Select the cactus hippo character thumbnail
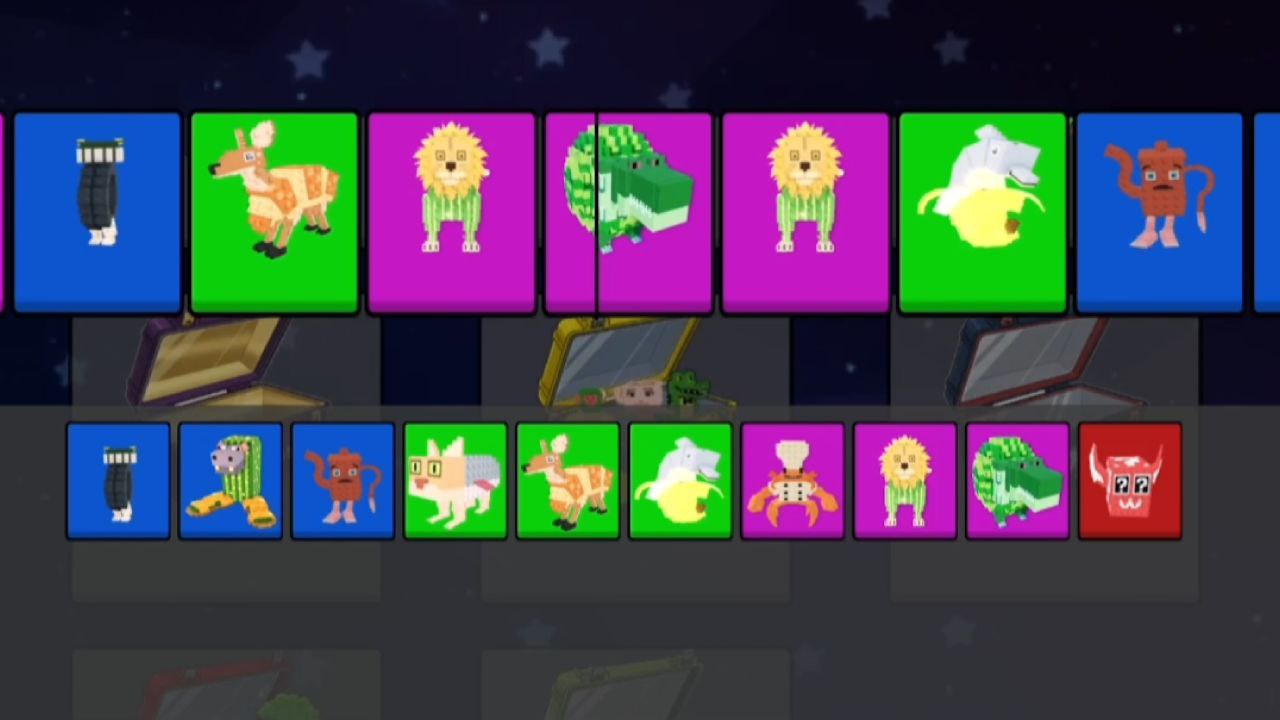Image resolution: width=1280 pixels, height=720 pixels. coord(231,481)
